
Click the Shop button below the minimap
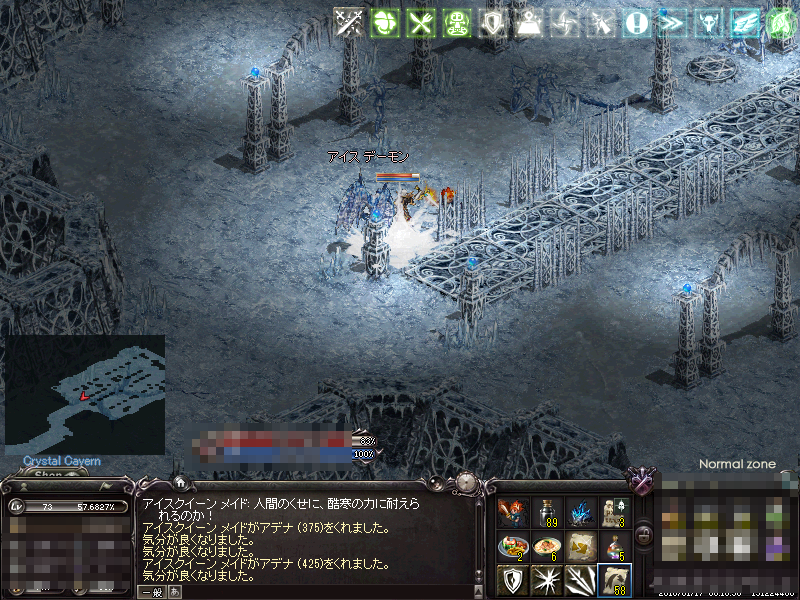[49, 475]
